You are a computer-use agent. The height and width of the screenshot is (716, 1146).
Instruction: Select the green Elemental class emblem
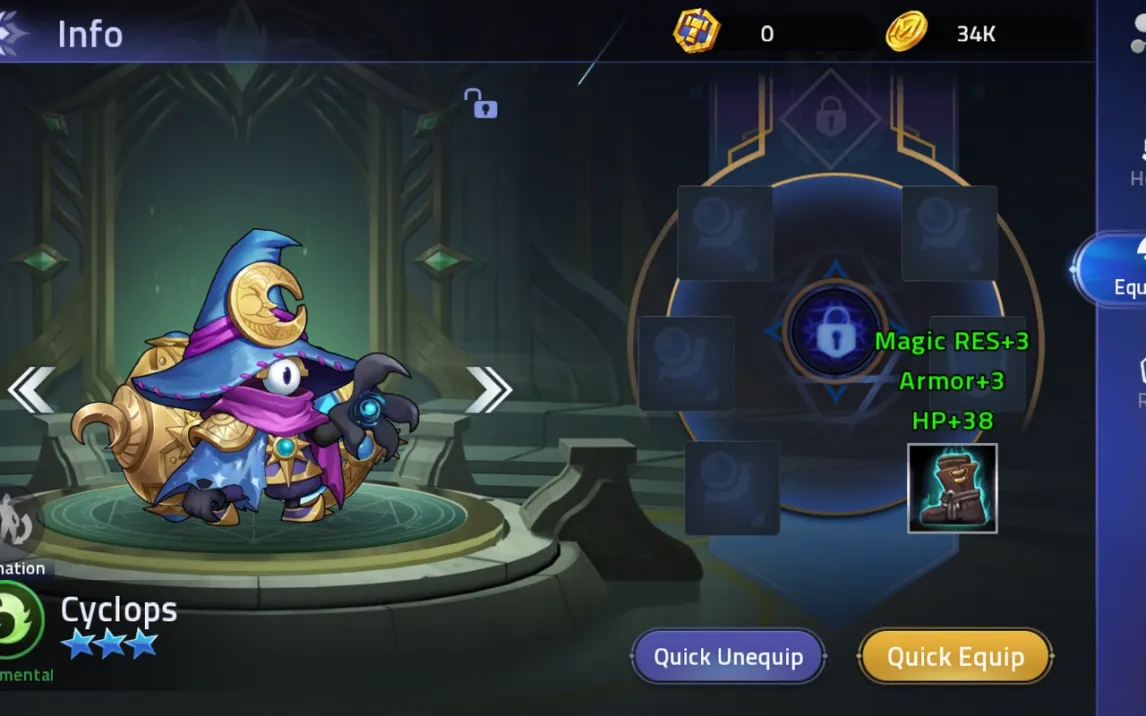(x=19, y=621)
